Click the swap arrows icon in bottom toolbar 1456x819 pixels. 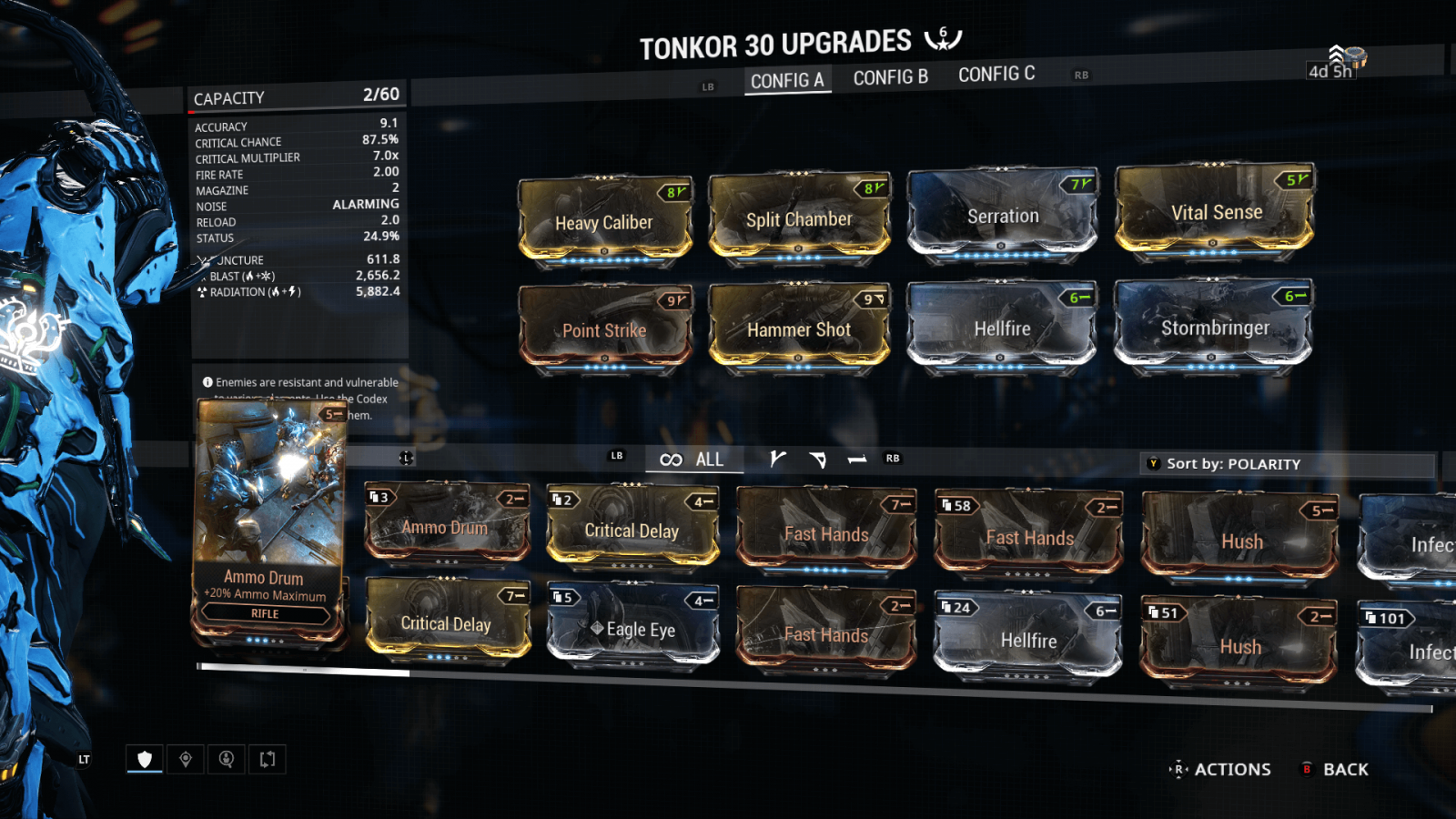point(266,758)
